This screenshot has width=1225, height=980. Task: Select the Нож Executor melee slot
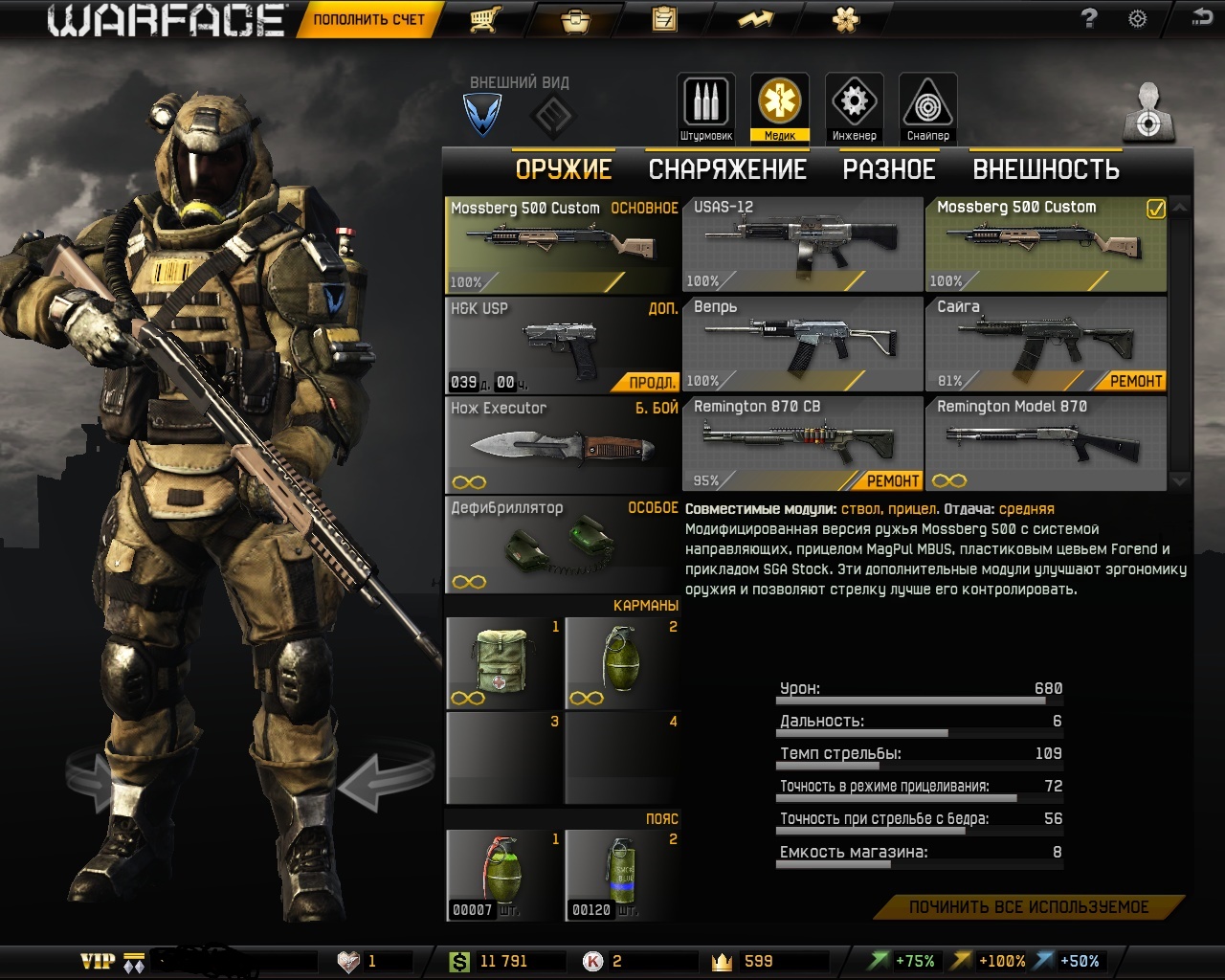pos(562,444)
